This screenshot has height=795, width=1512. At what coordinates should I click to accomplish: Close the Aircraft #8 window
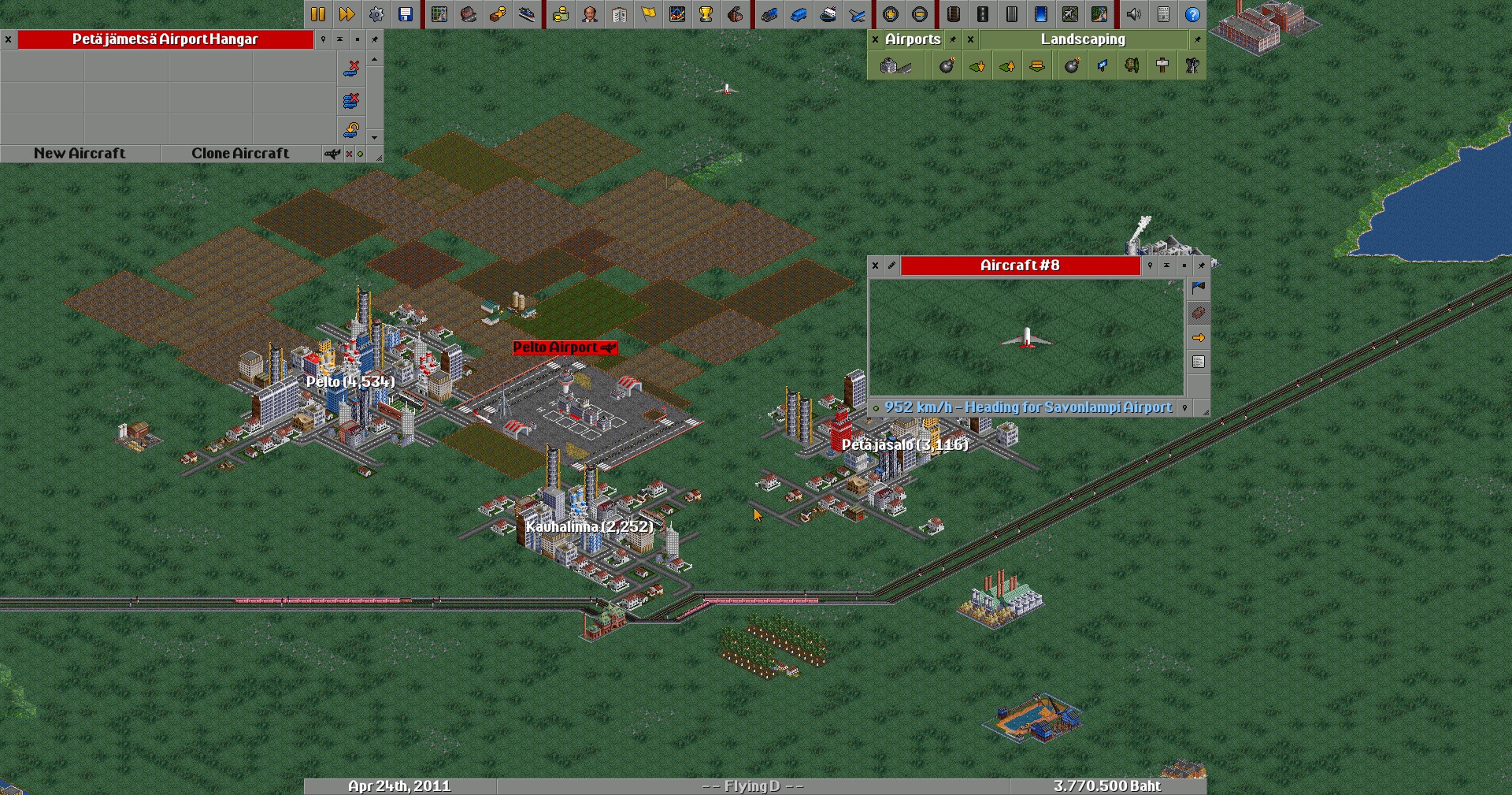tap(875, 266)
